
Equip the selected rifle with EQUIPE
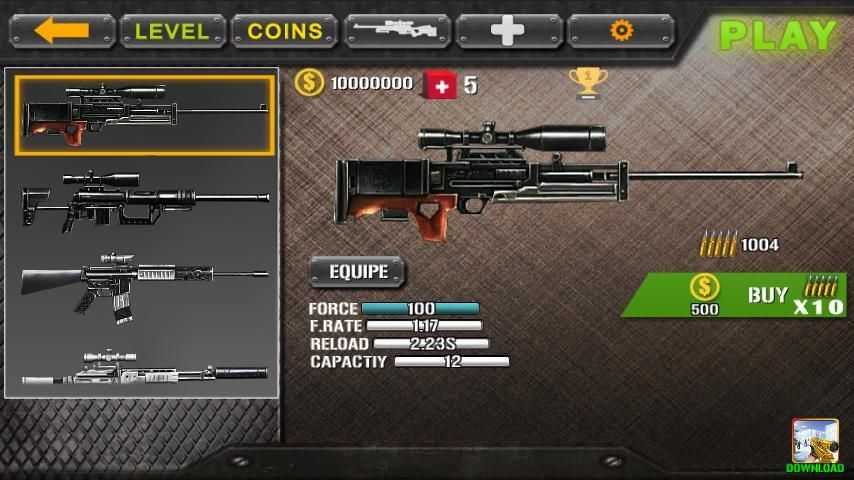point(358,272)
